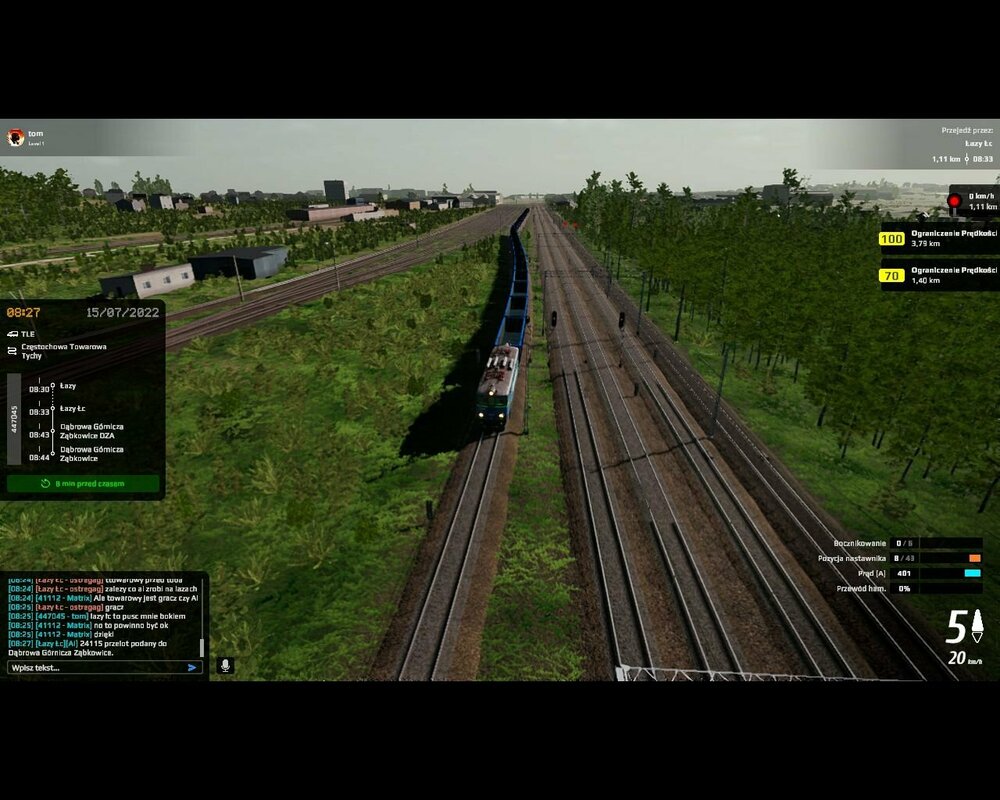Select the 08:43 Dąbrowa Górnicza Ząbkowice DZA stop
1000x800 pixels.
pyautogui.click(x=91, y=431)
